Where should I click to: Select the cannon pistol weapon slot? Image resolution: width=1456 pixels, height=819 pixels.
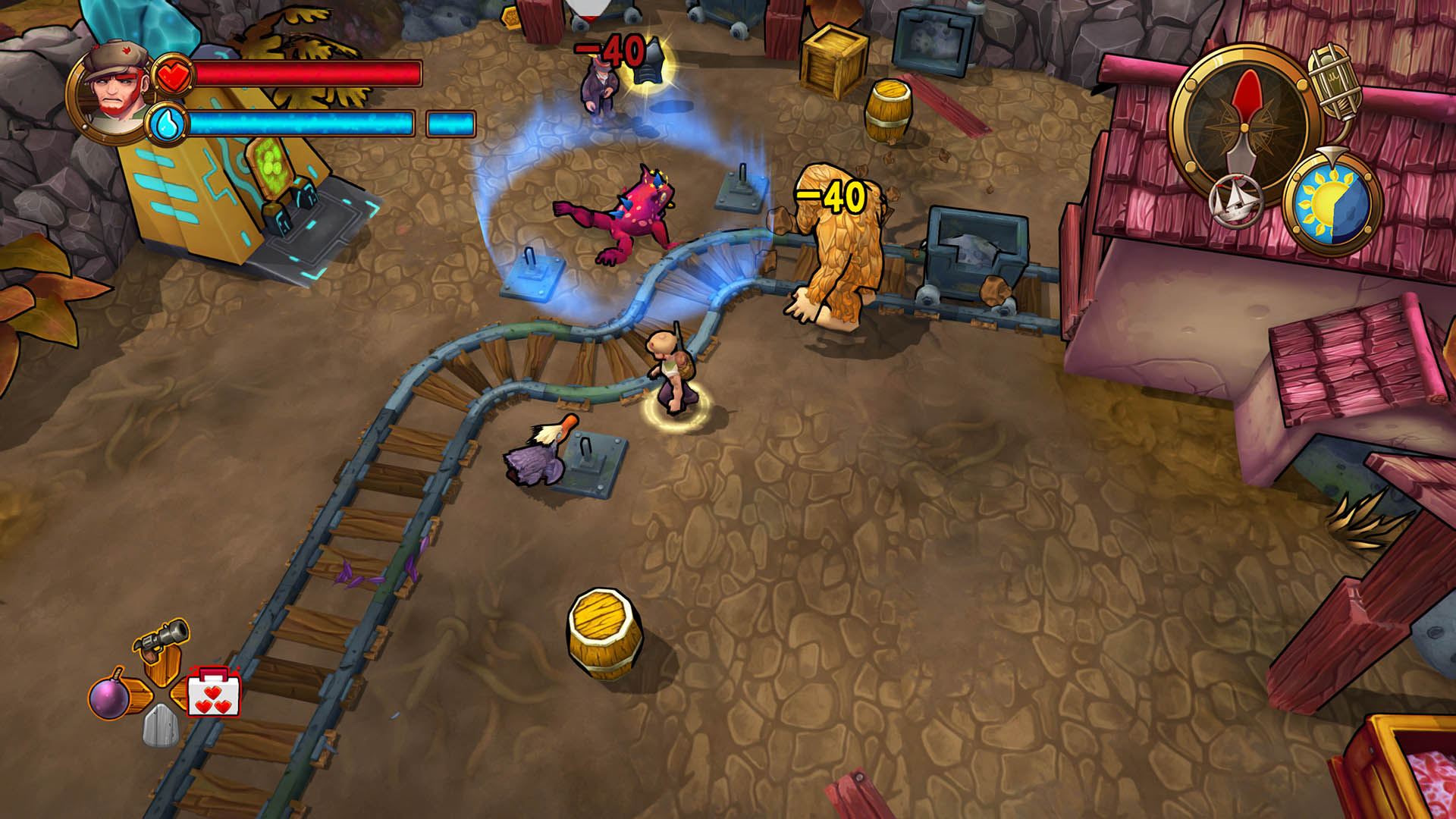[x=162, y=641]
